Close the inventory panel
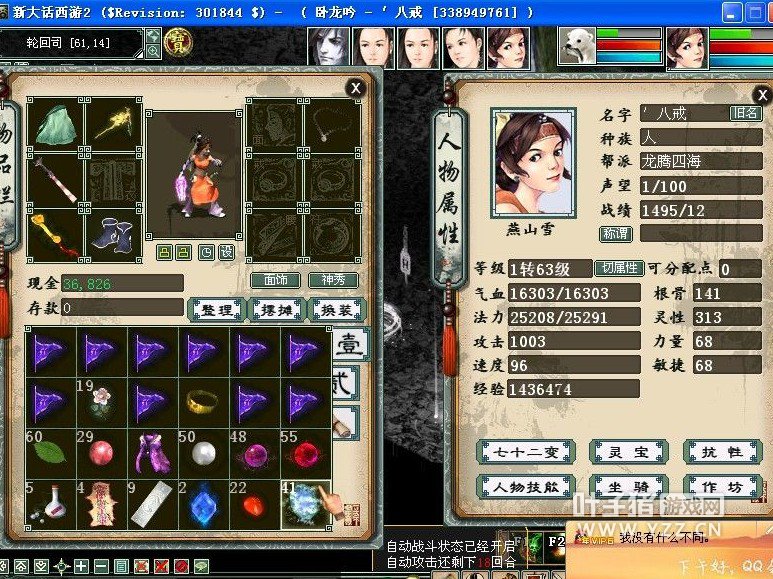773x579 pixels. pos(355,88)
